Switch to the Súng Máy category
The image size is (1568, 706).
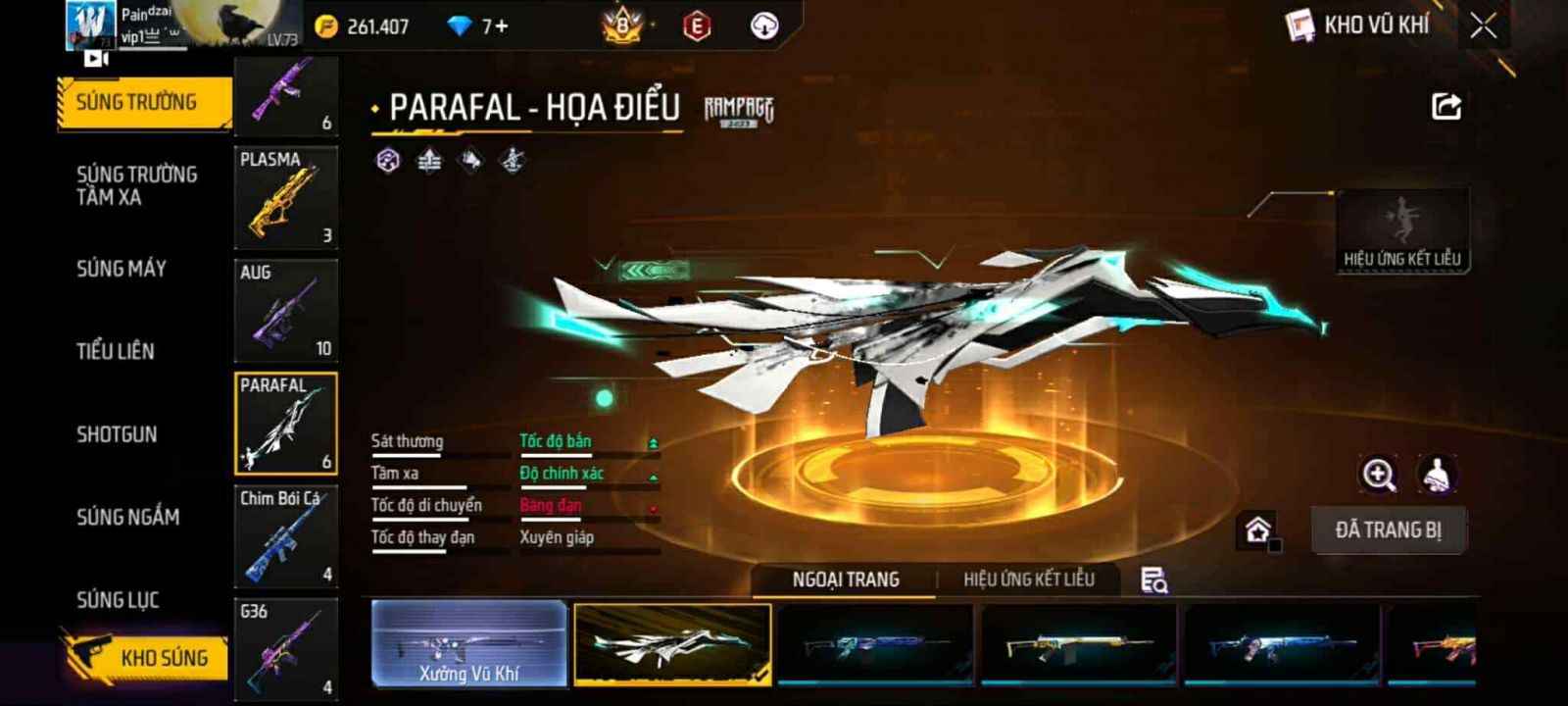122,269
